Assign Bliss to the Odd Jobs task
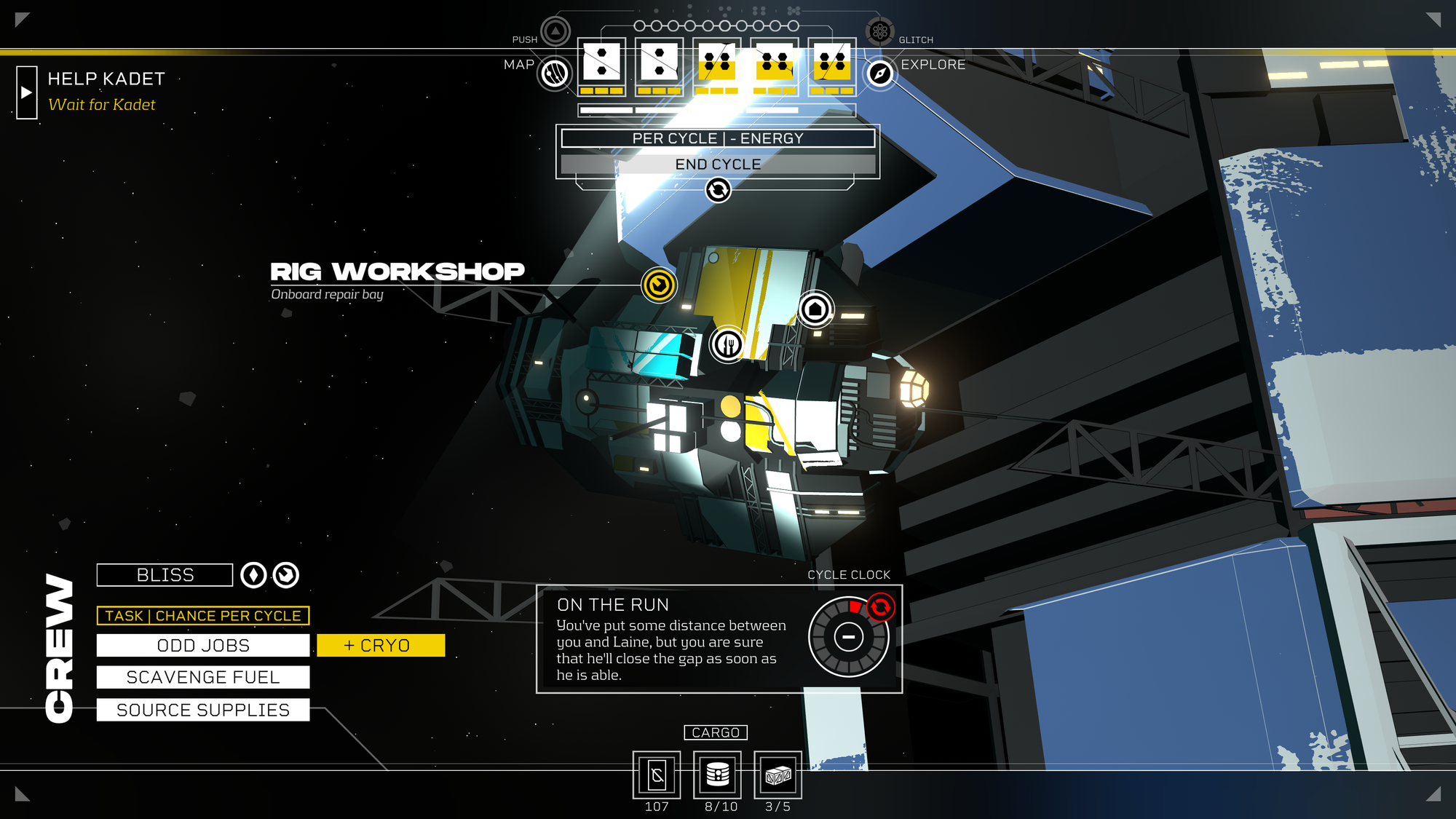The image size is (1456, 819). click(x=204, y=645)
